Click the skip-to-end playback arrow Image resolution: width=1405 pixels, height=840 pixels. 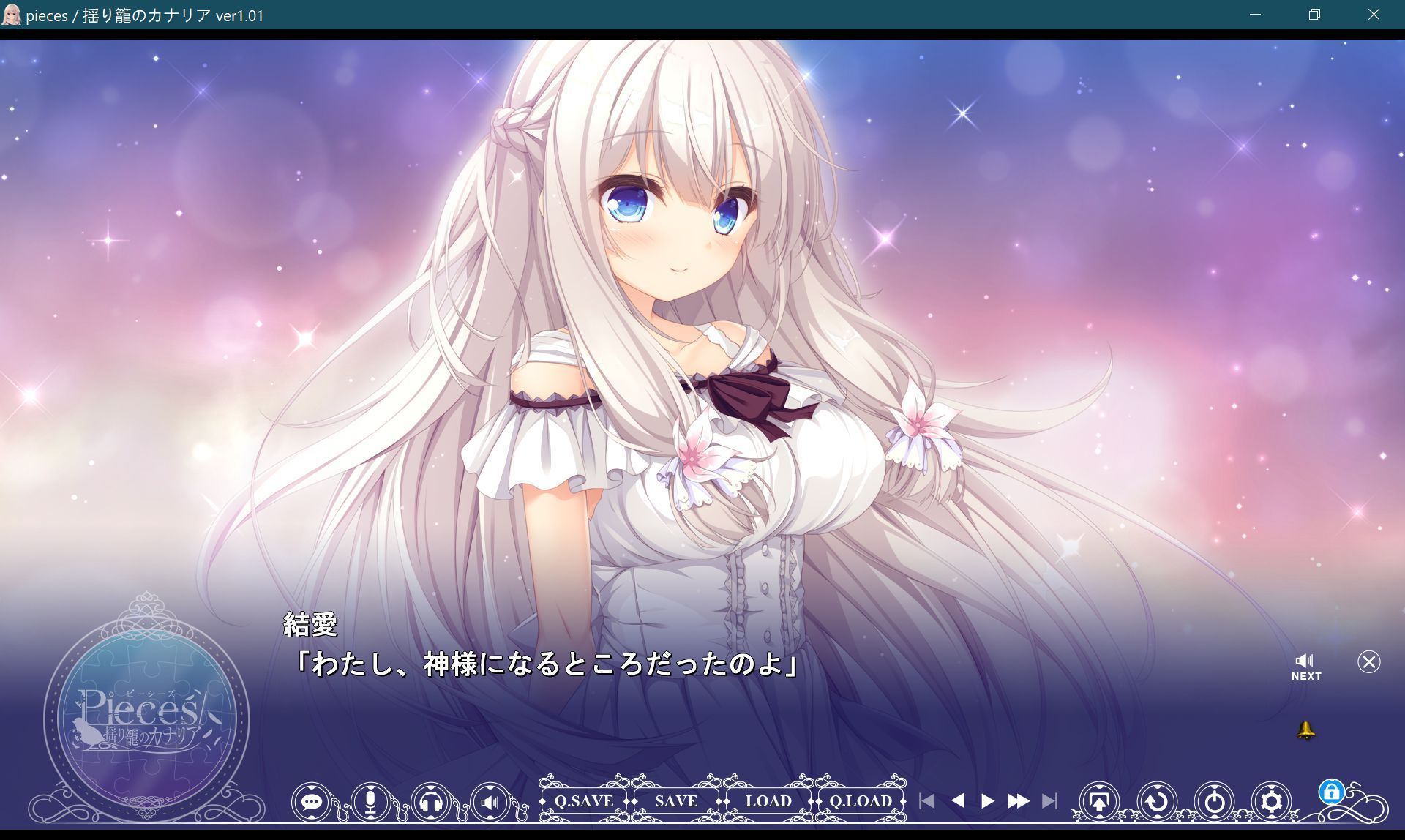[1052, 801]
